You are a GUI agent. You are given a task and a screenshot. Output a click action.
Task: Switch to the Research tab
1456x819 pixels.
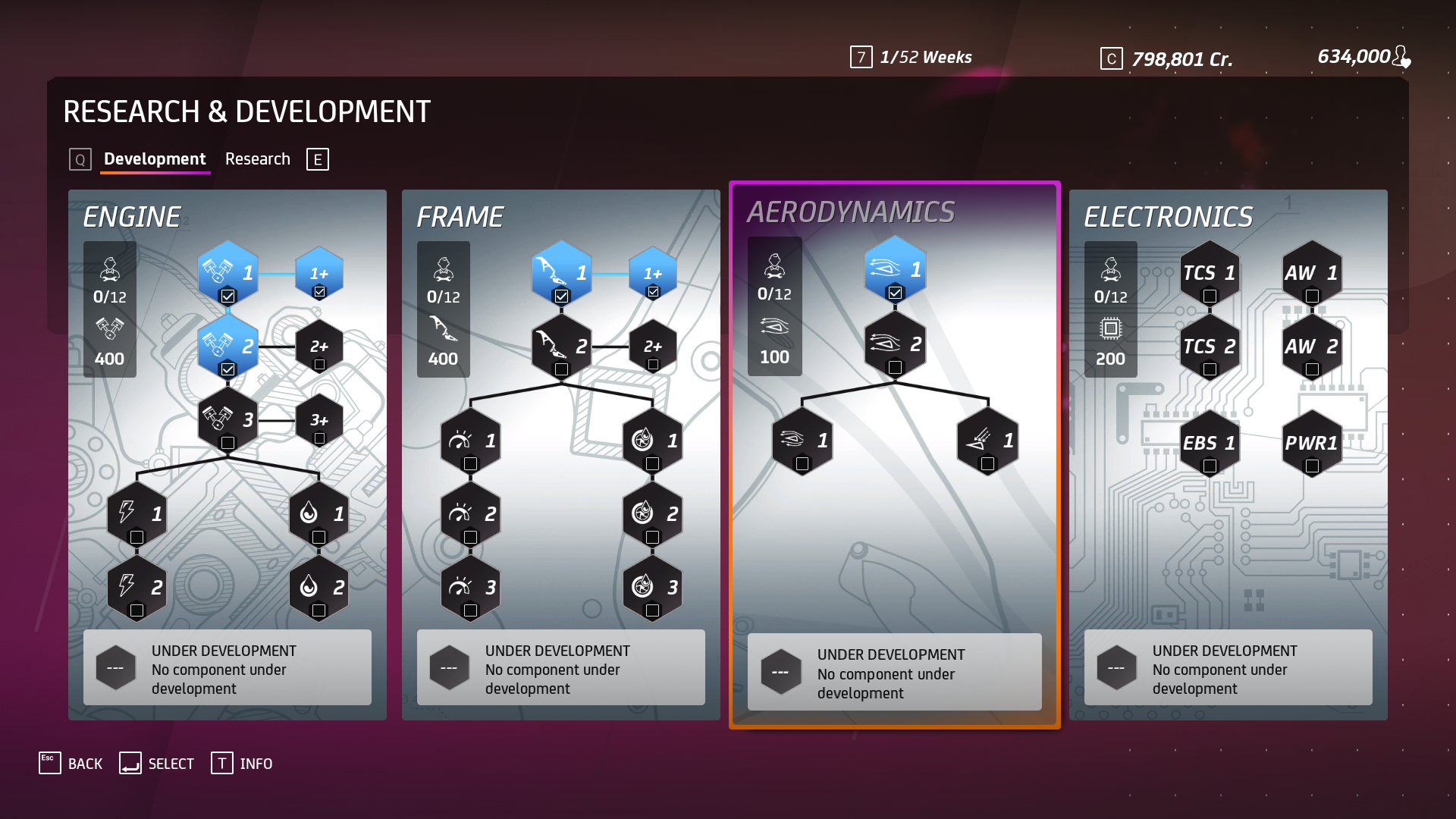click(x=257, y=159)
